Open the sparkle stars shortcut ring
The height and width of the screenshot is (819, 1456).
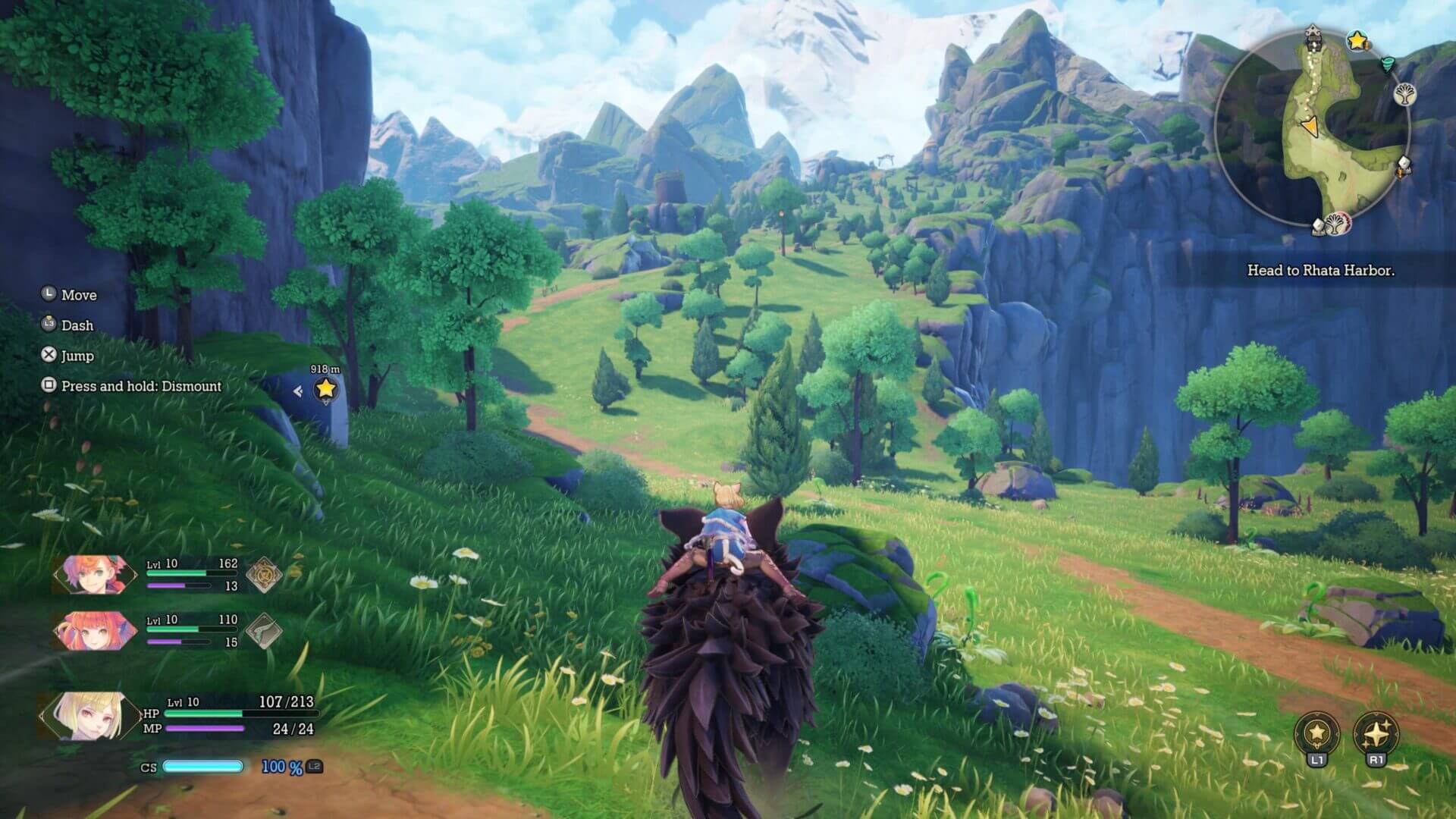[x=1376, y=733]
